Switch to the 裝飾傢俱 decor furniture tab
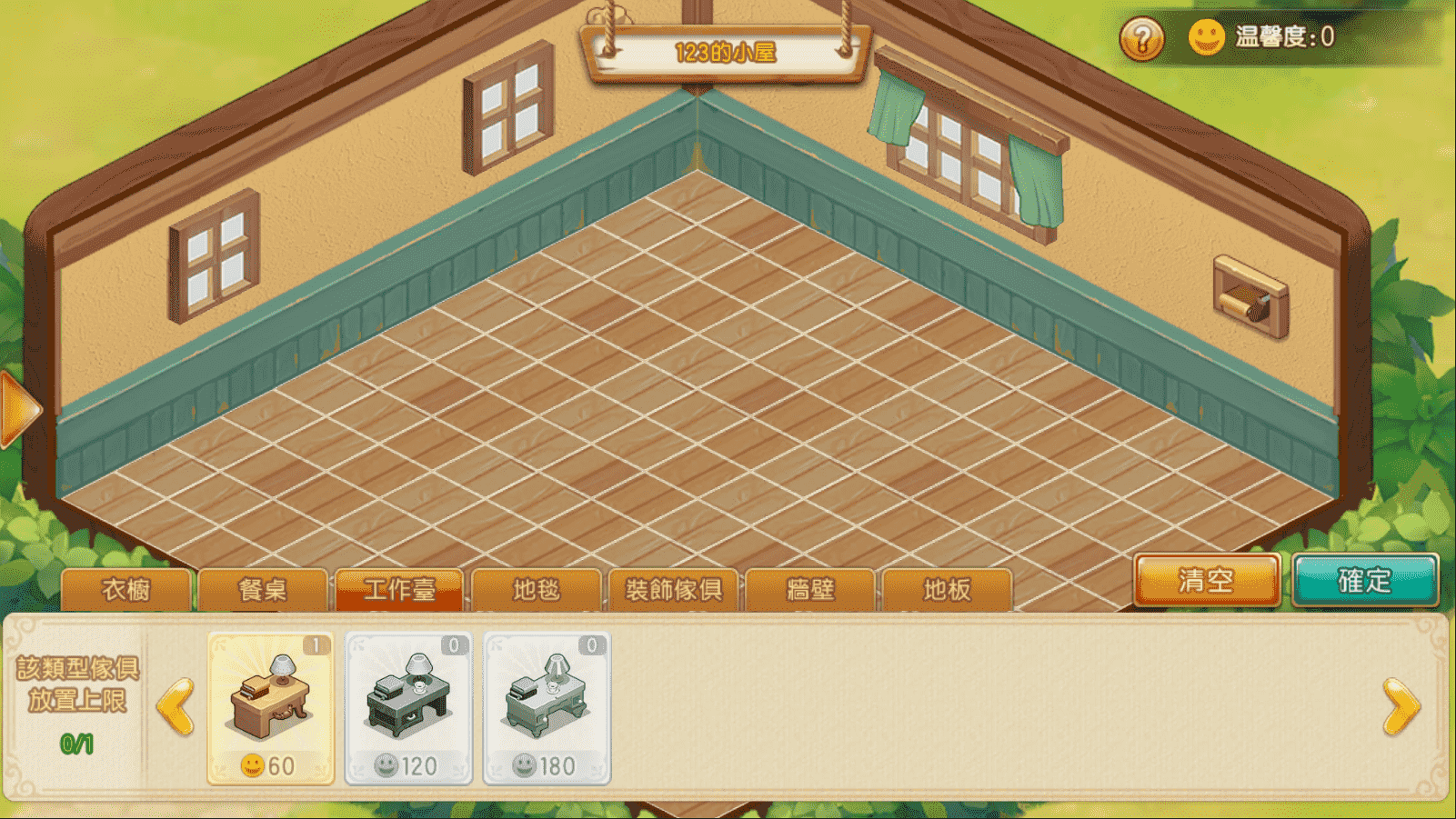 click(x=673, y=590)
